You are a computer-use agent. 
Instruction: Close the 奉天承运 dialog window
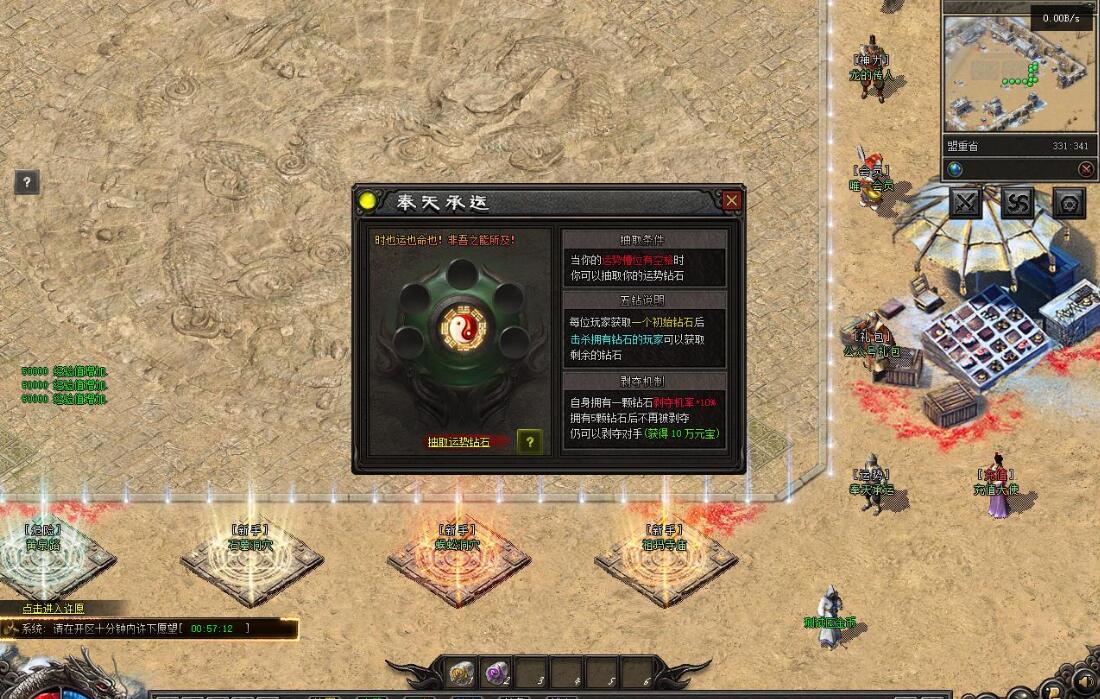[732, 201]
